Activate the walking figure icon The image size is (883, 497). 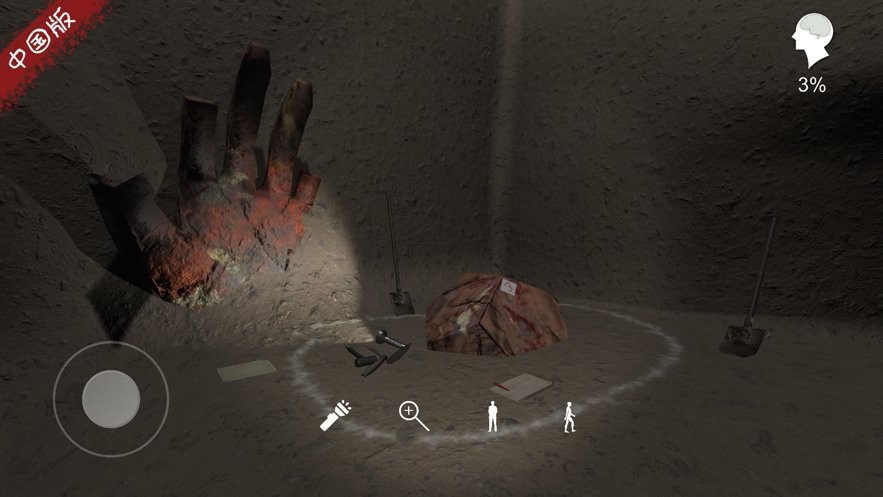[569, 416]
